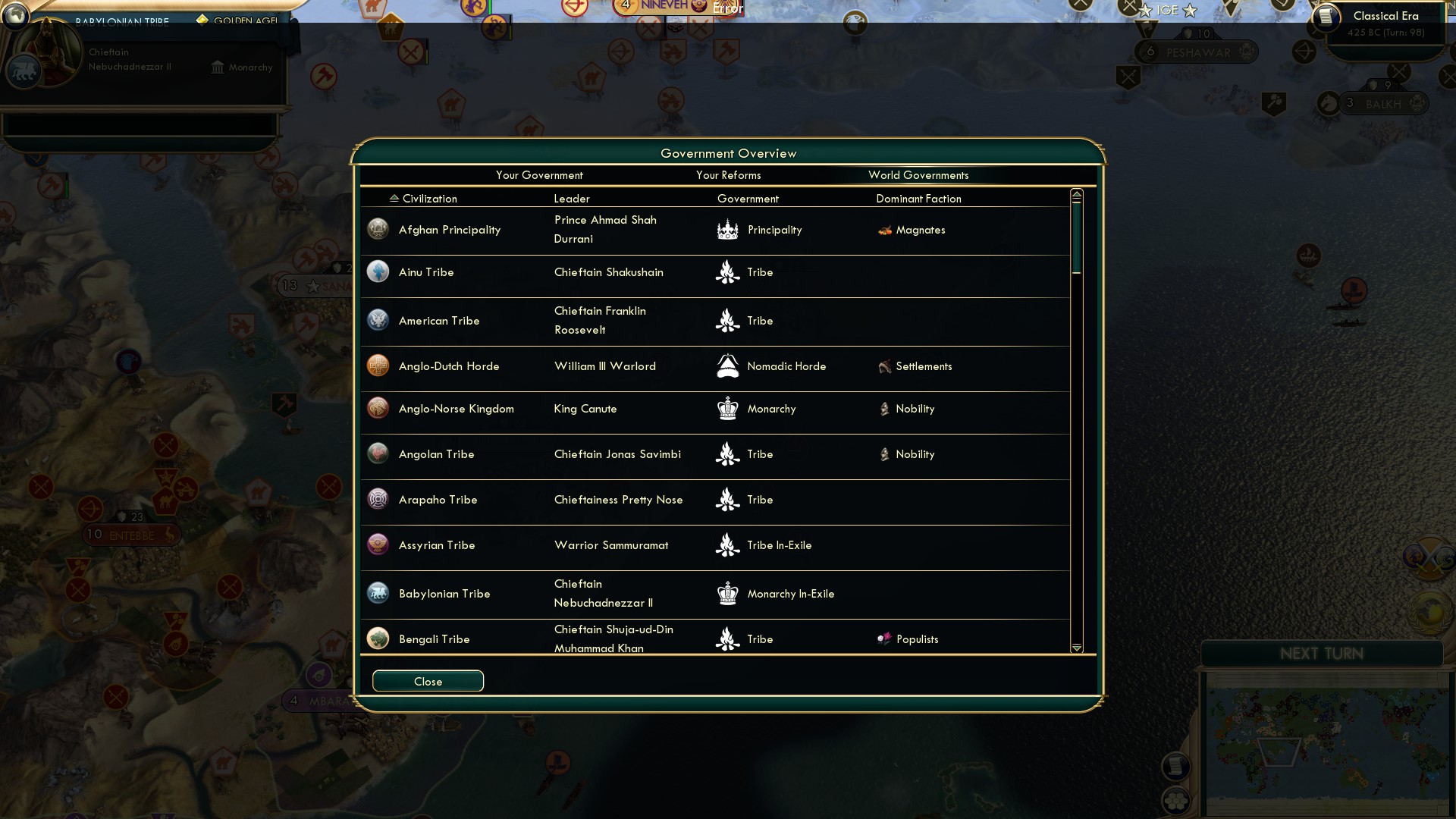Click the Babylonian Tribe civilization emblem

pos(378,593)
